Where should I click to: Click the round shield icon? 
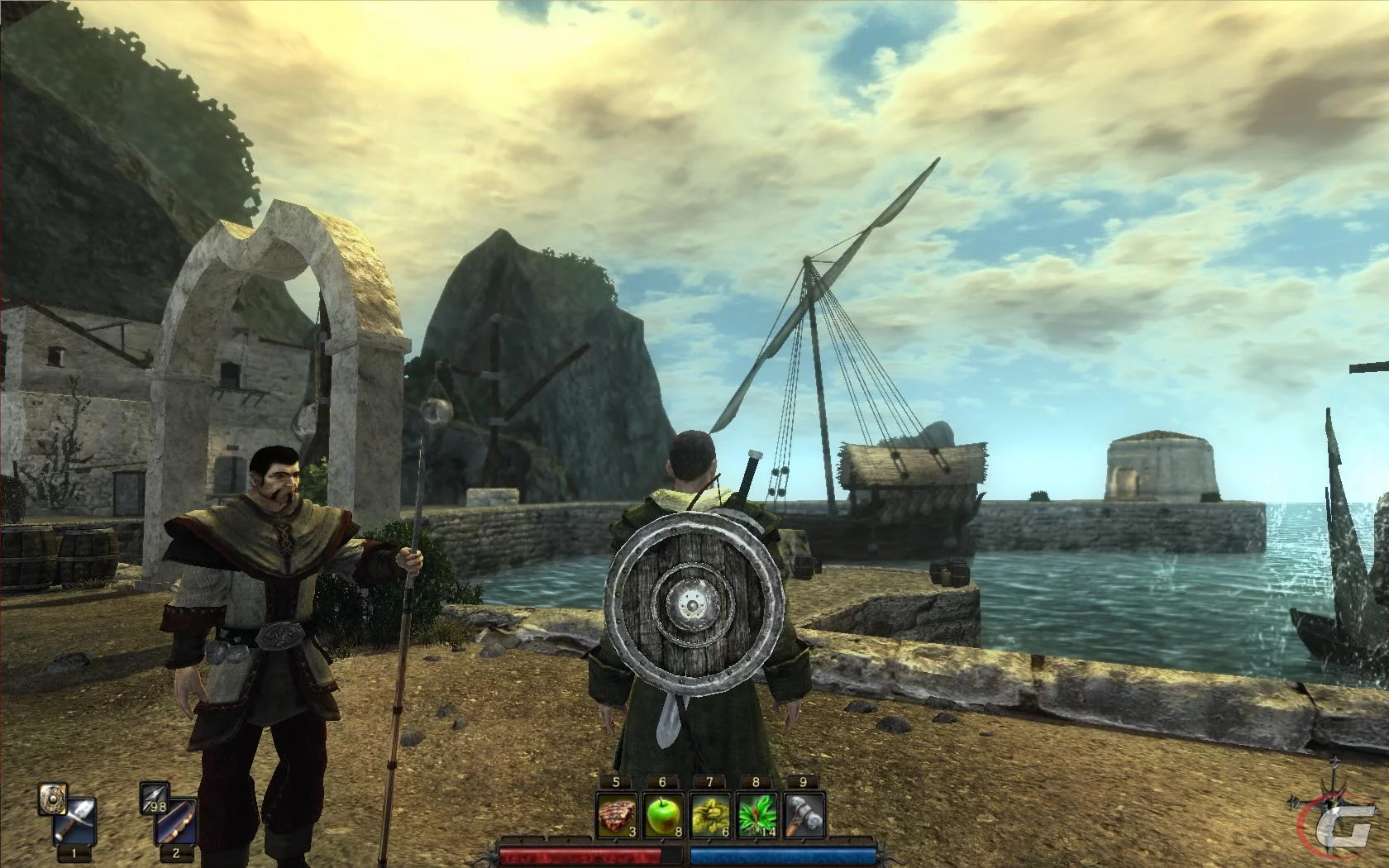[x=52, y=799]
